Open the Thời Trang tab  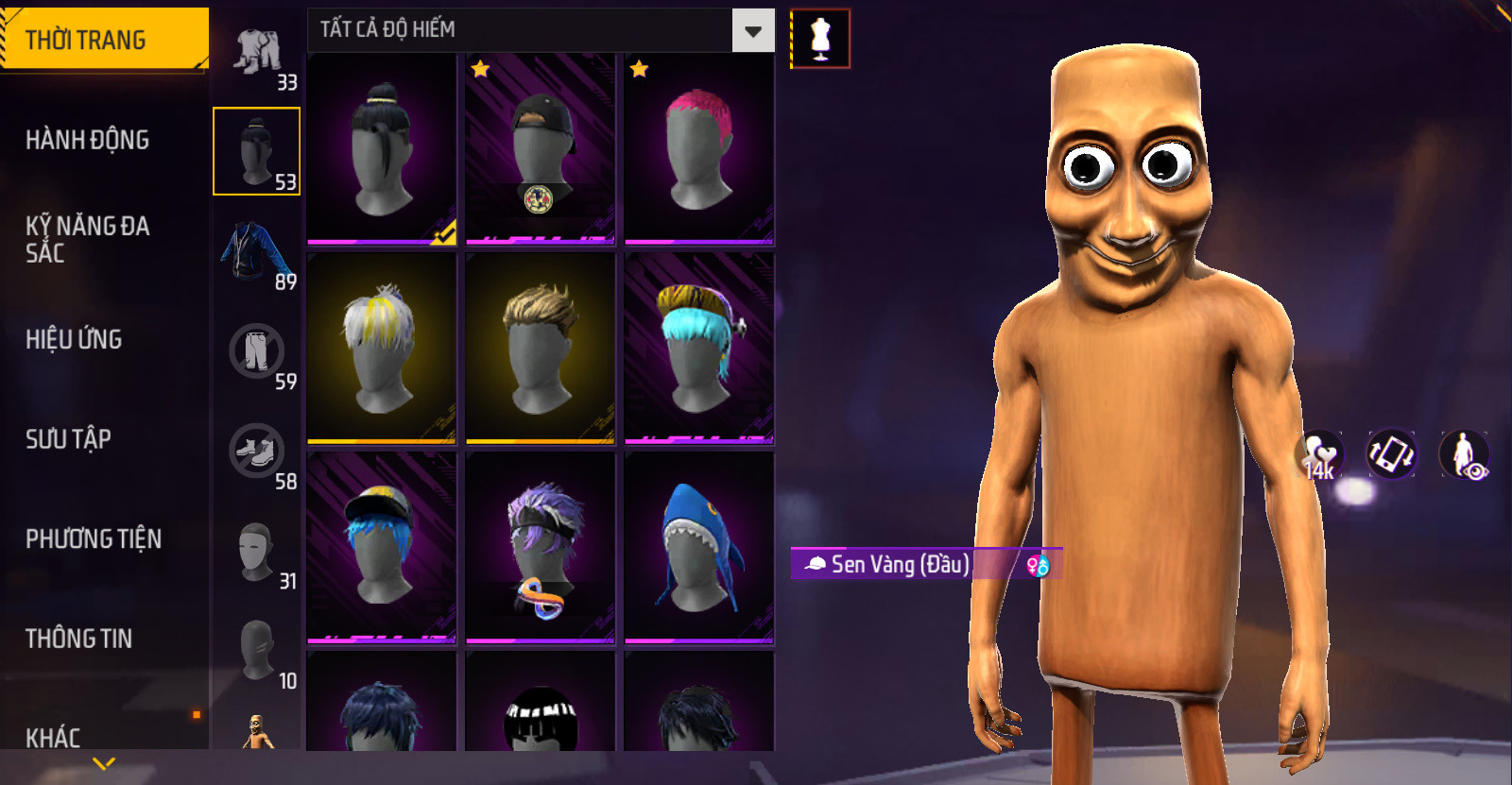pyautogui.click(x=104, y=40)
